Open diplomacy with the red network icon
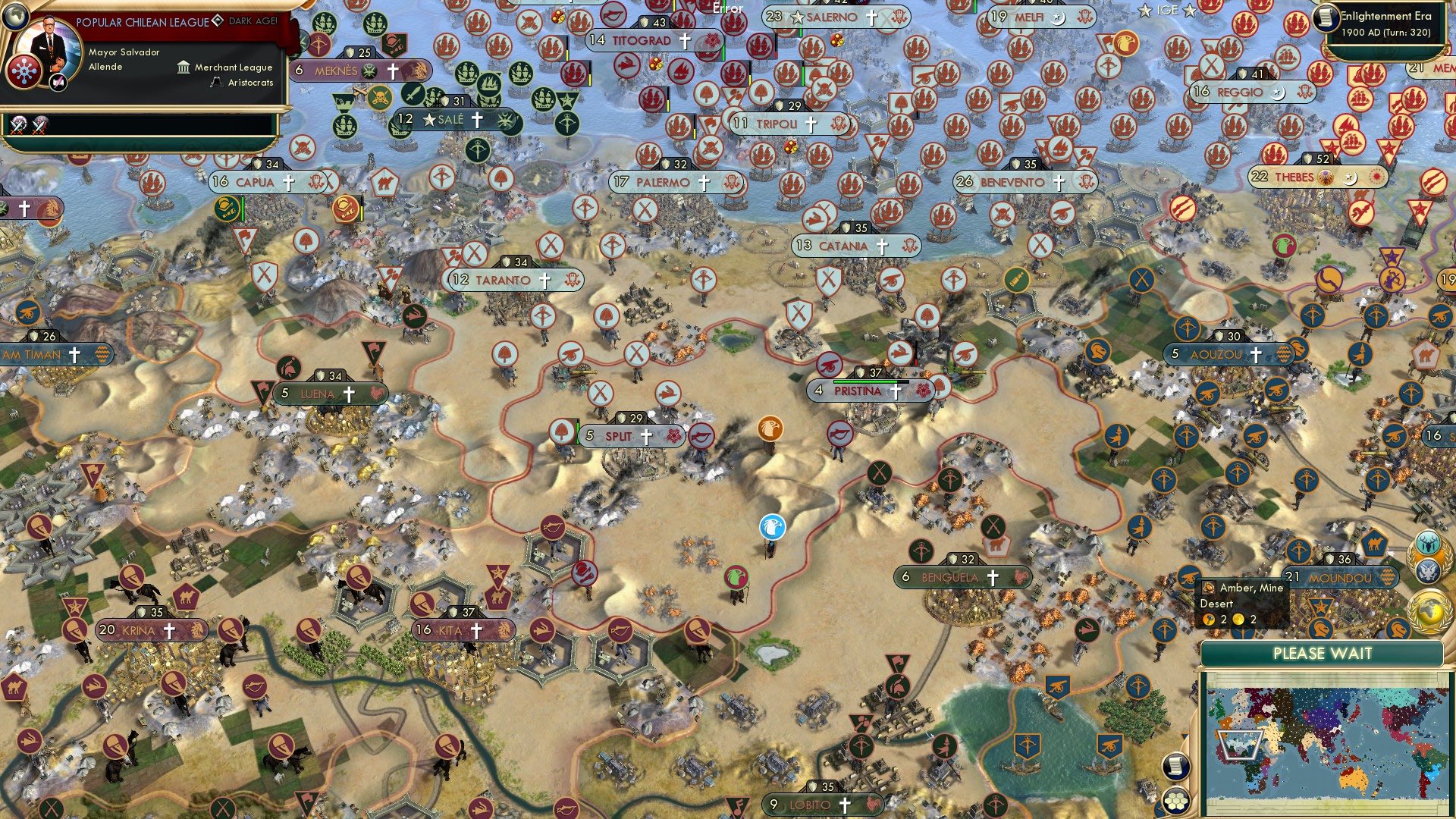This screenshot has width=1456, height=819. (25, 74)
